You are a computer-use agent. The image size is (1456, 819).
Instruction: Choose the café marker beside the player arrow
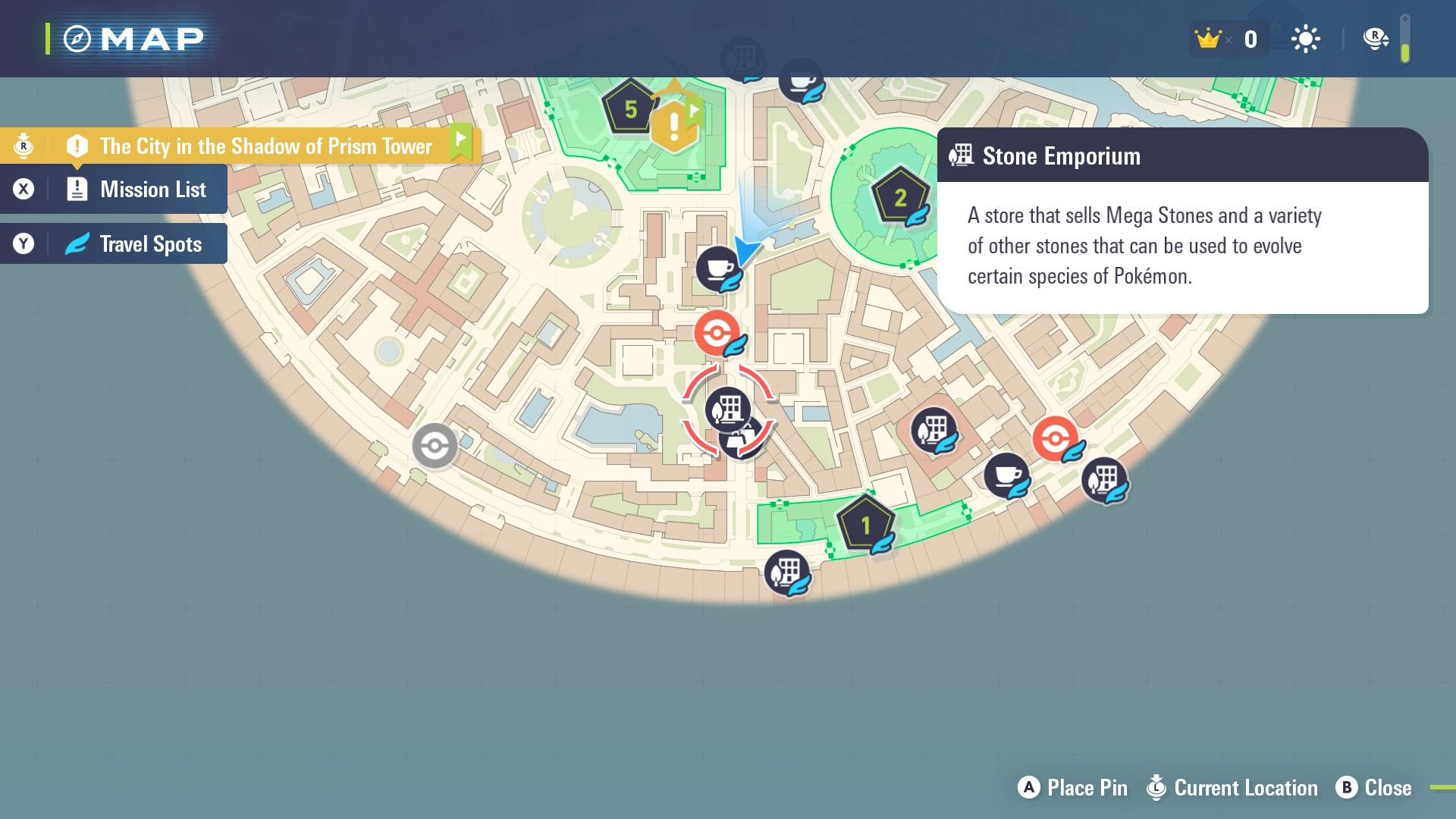click(717, 268)
